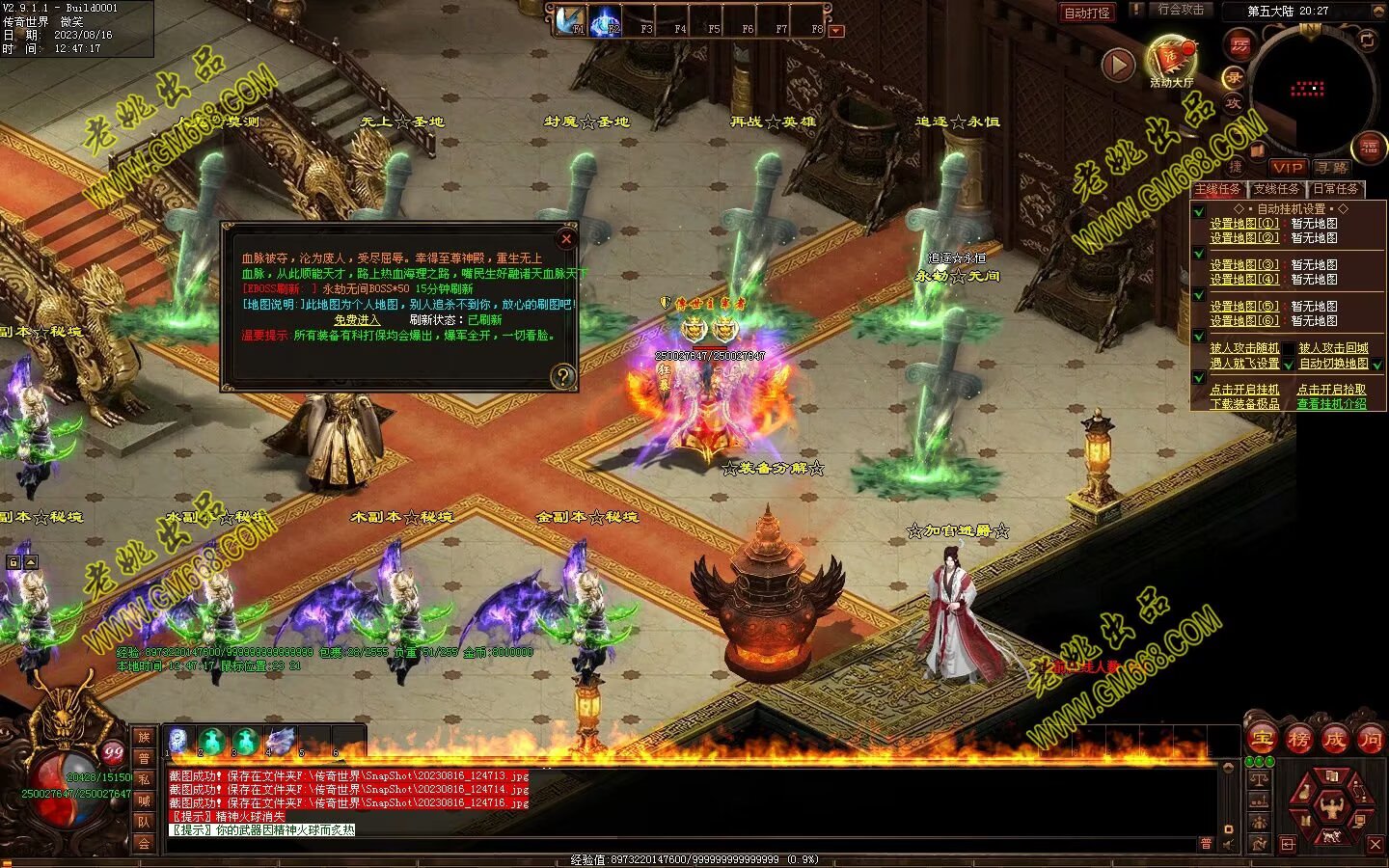Open the 宝 treasure shop button

pos(1261,740)
